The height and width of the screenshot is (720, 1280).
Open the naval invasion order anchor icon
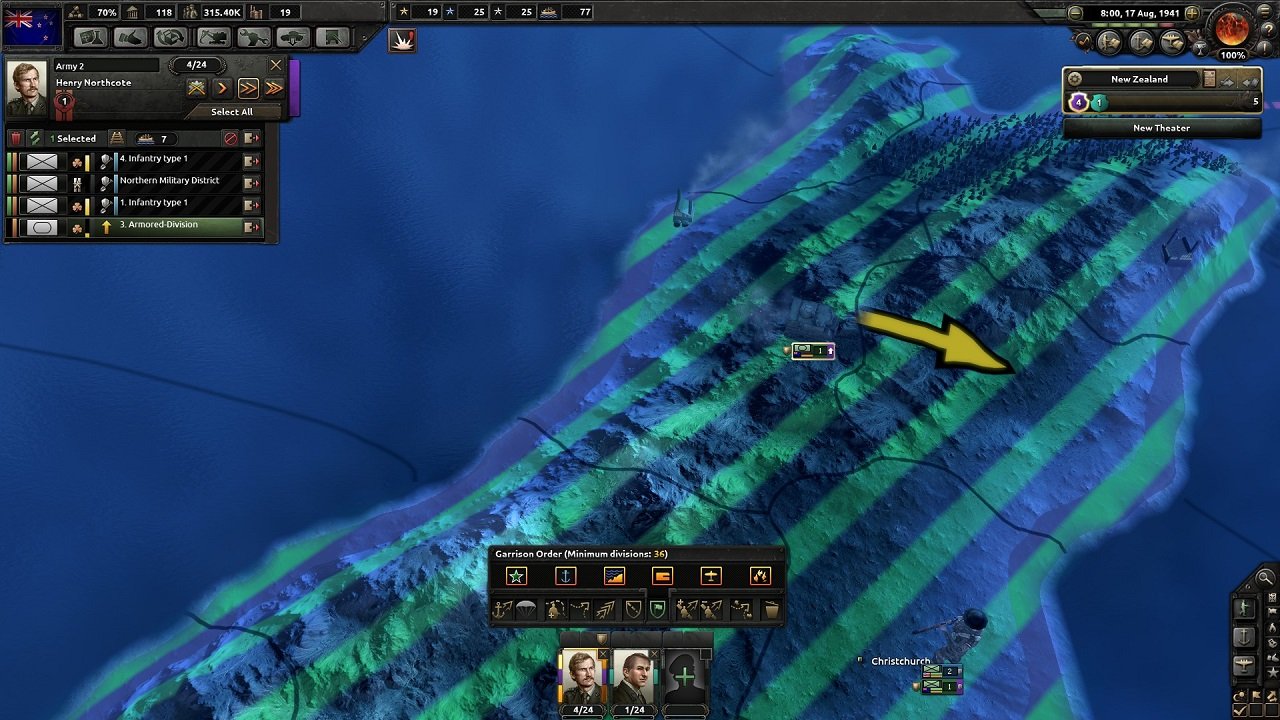(x=502, y=607)
